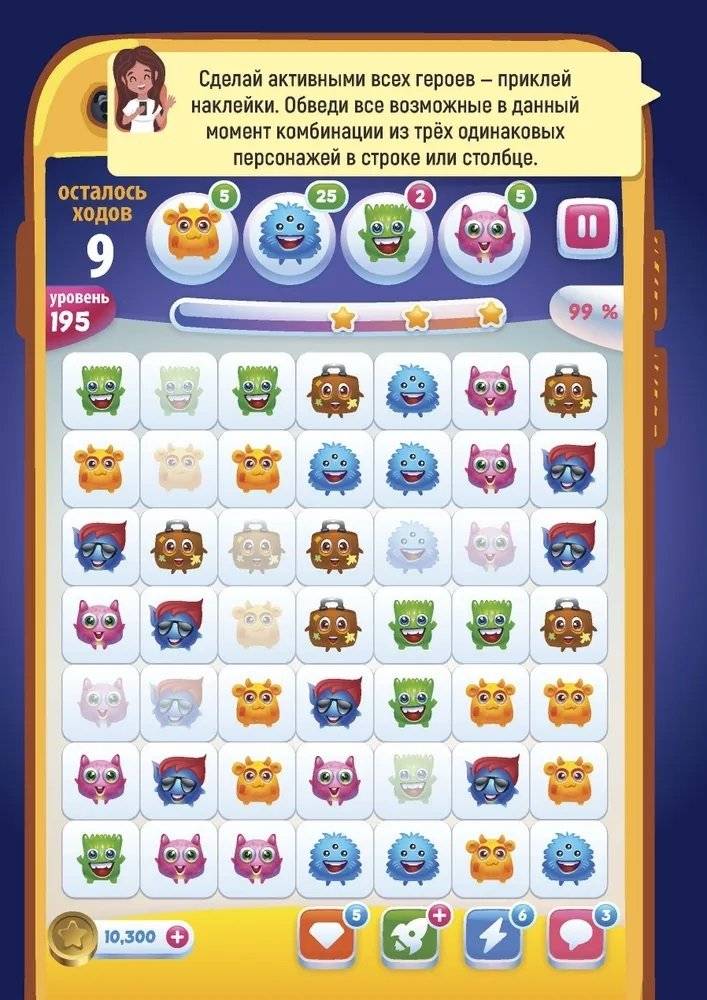Tap the faded sunglasses monster tile
The width and height of the screenshot is (707, 1000).
[x=178, y=703]
